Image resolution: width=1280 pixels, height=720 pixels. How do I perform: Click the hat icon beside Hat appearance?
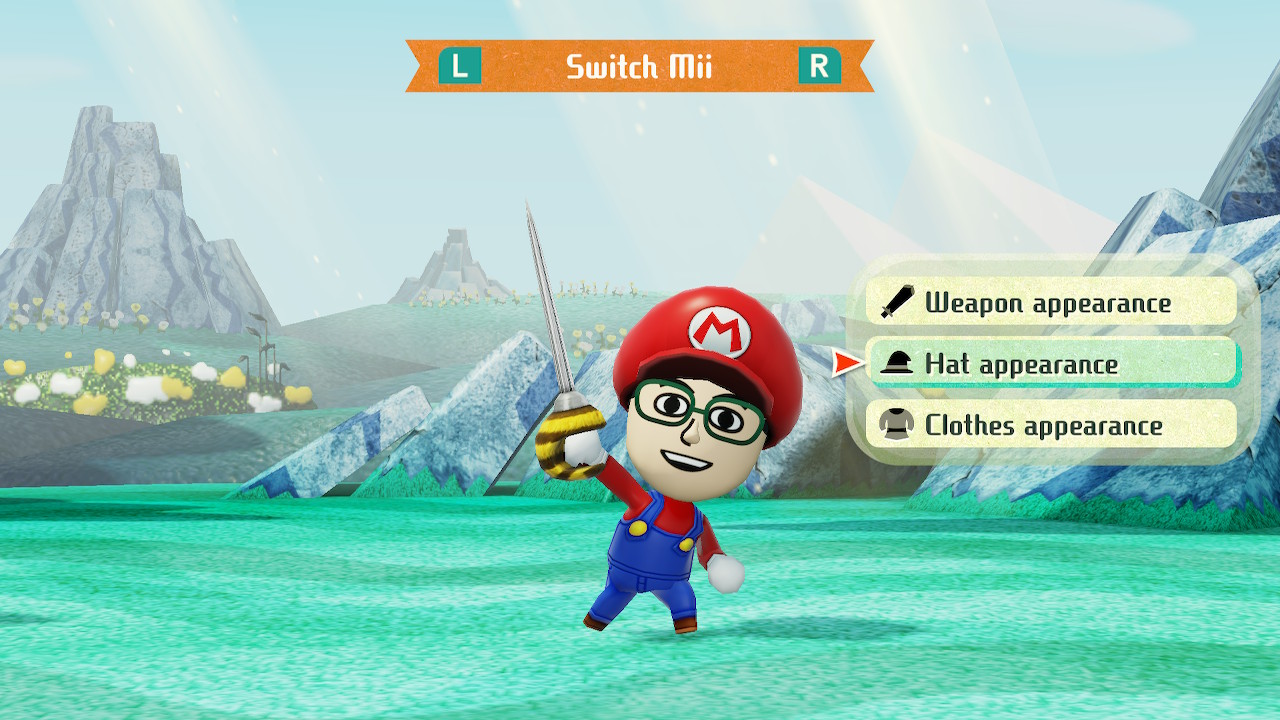tap(897, 364)
